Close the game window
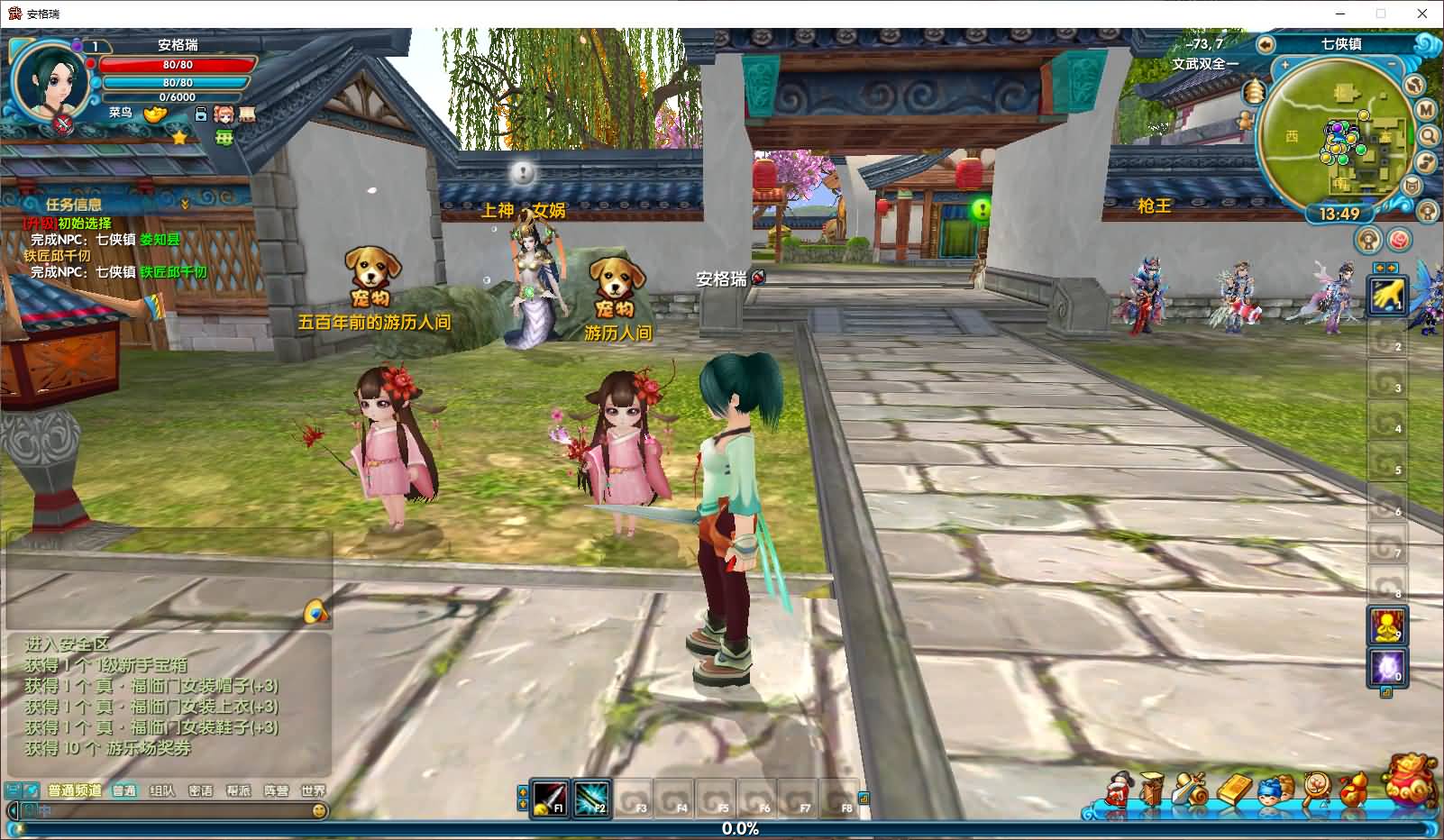 pos(1423,14)
